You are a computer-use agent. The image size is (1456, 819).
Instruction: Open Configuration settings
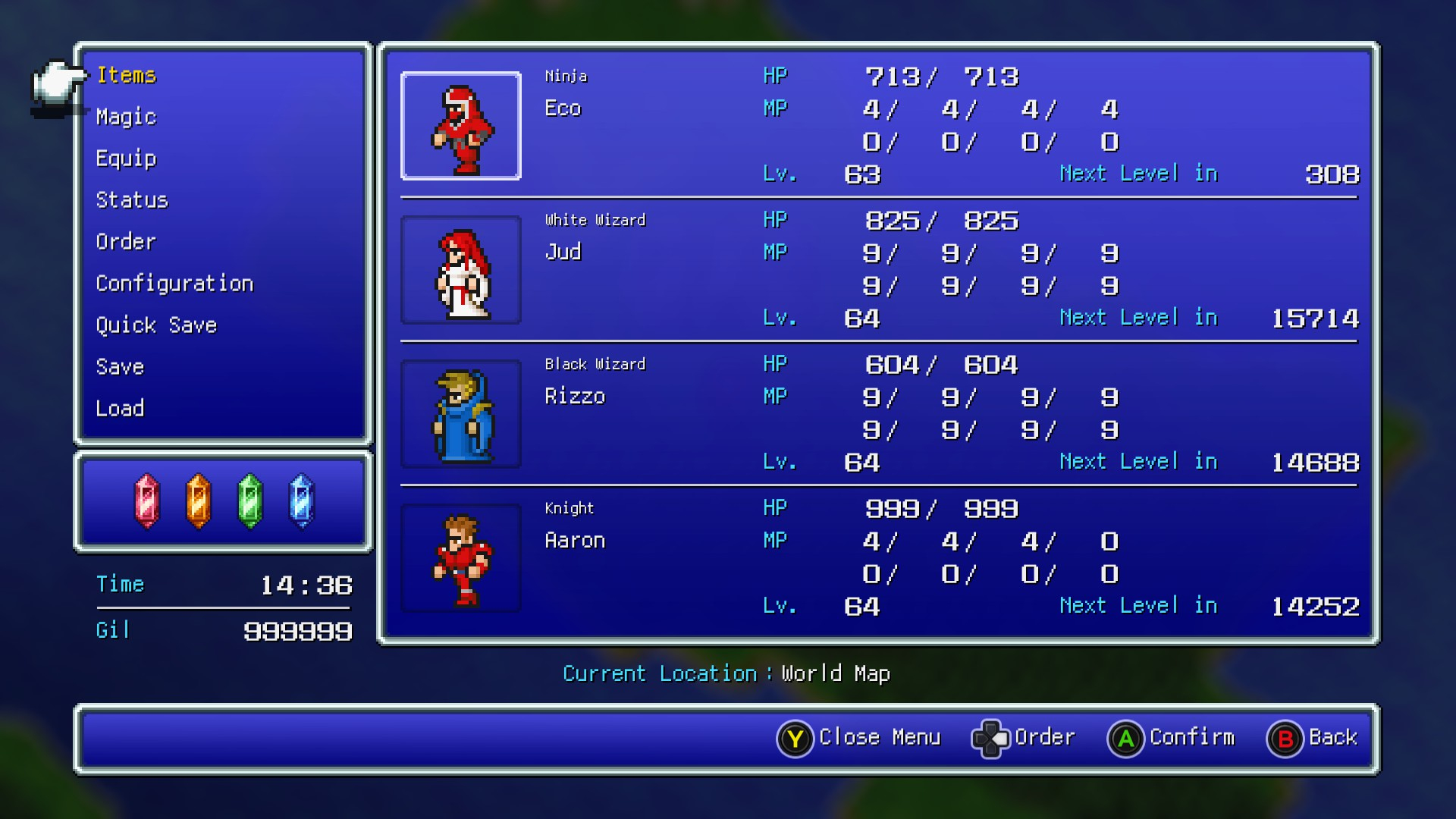(174, 284)
